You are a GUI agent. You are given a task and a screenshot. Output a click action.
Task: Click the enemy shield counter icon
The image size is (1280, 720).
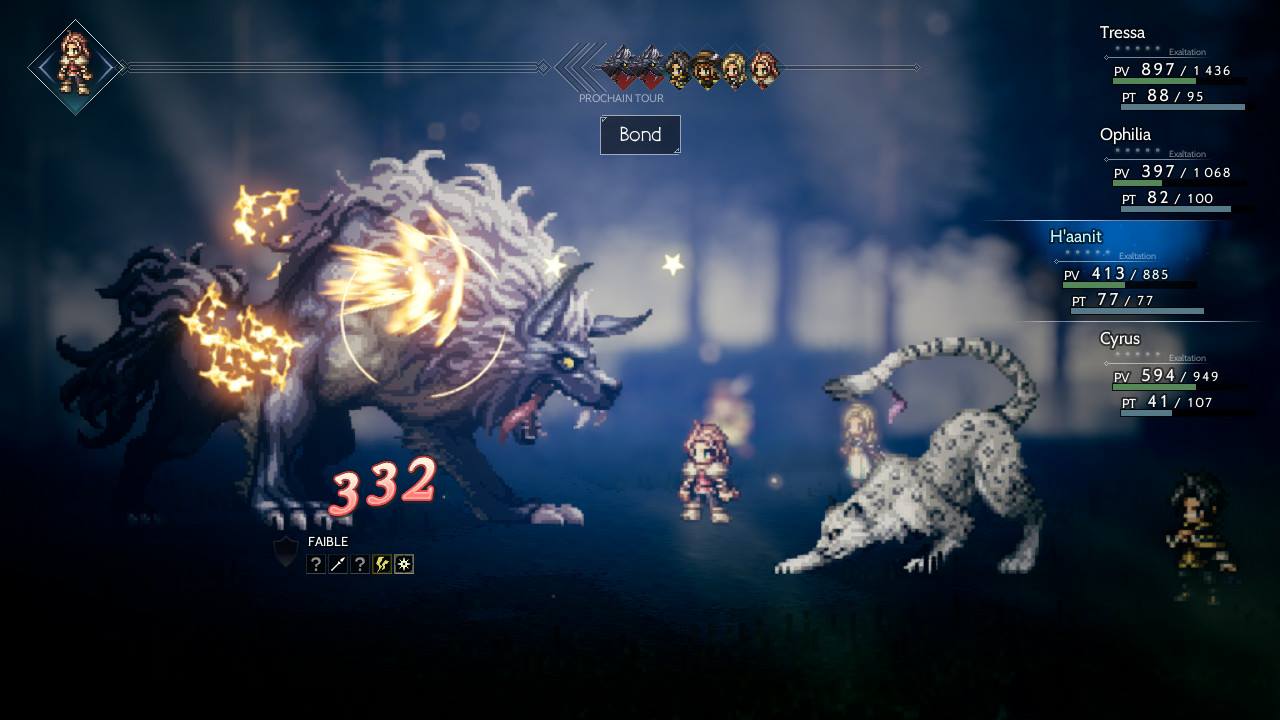pos(286,551)
